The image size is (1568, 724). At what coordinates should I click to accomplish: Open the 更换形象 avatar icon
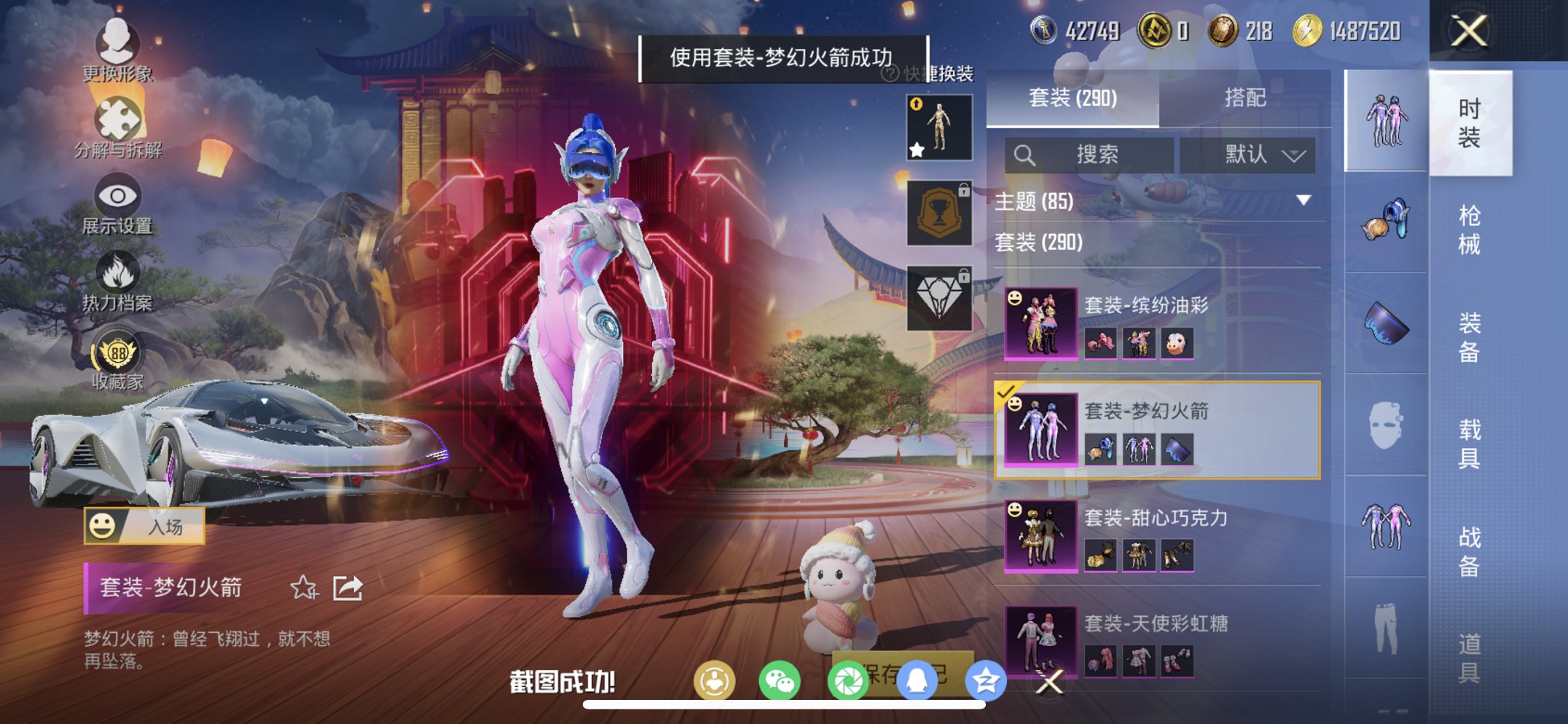119,45
